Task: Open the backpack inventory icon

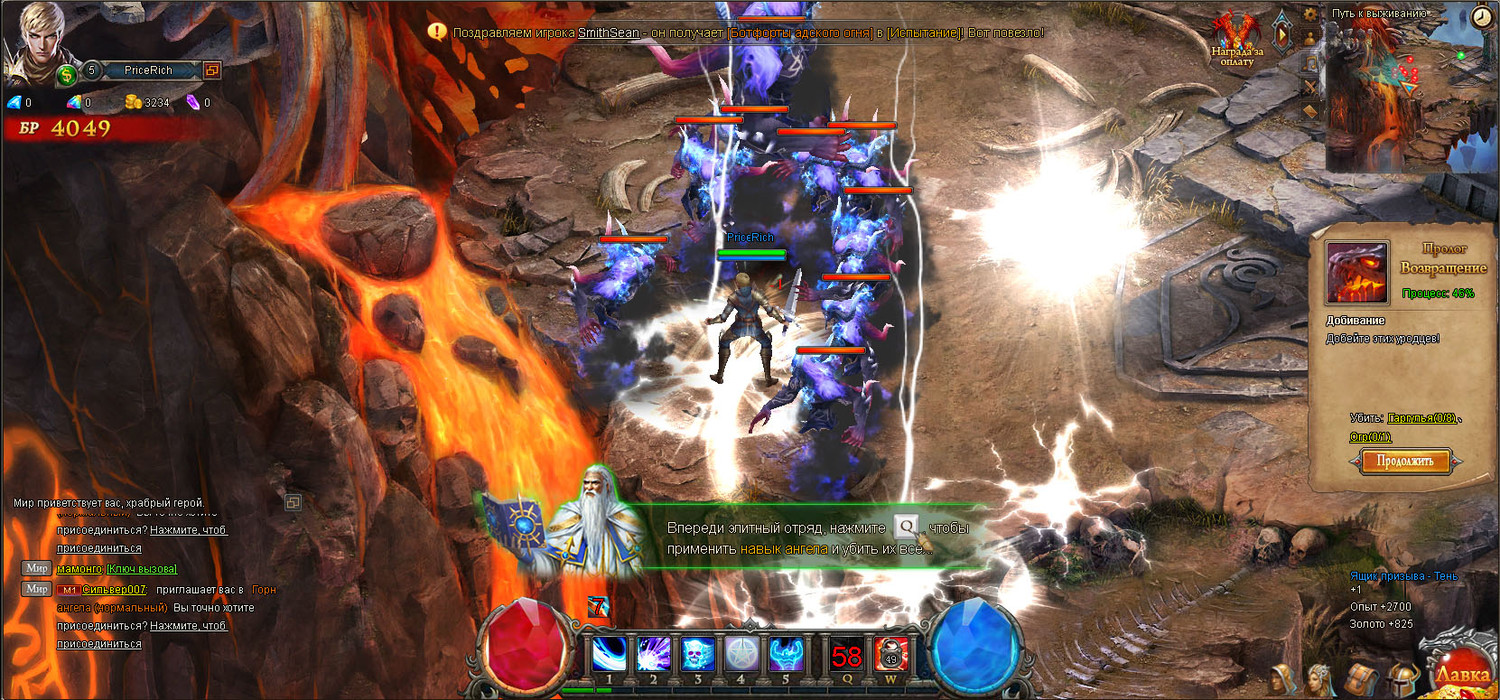Action: 1361,679
